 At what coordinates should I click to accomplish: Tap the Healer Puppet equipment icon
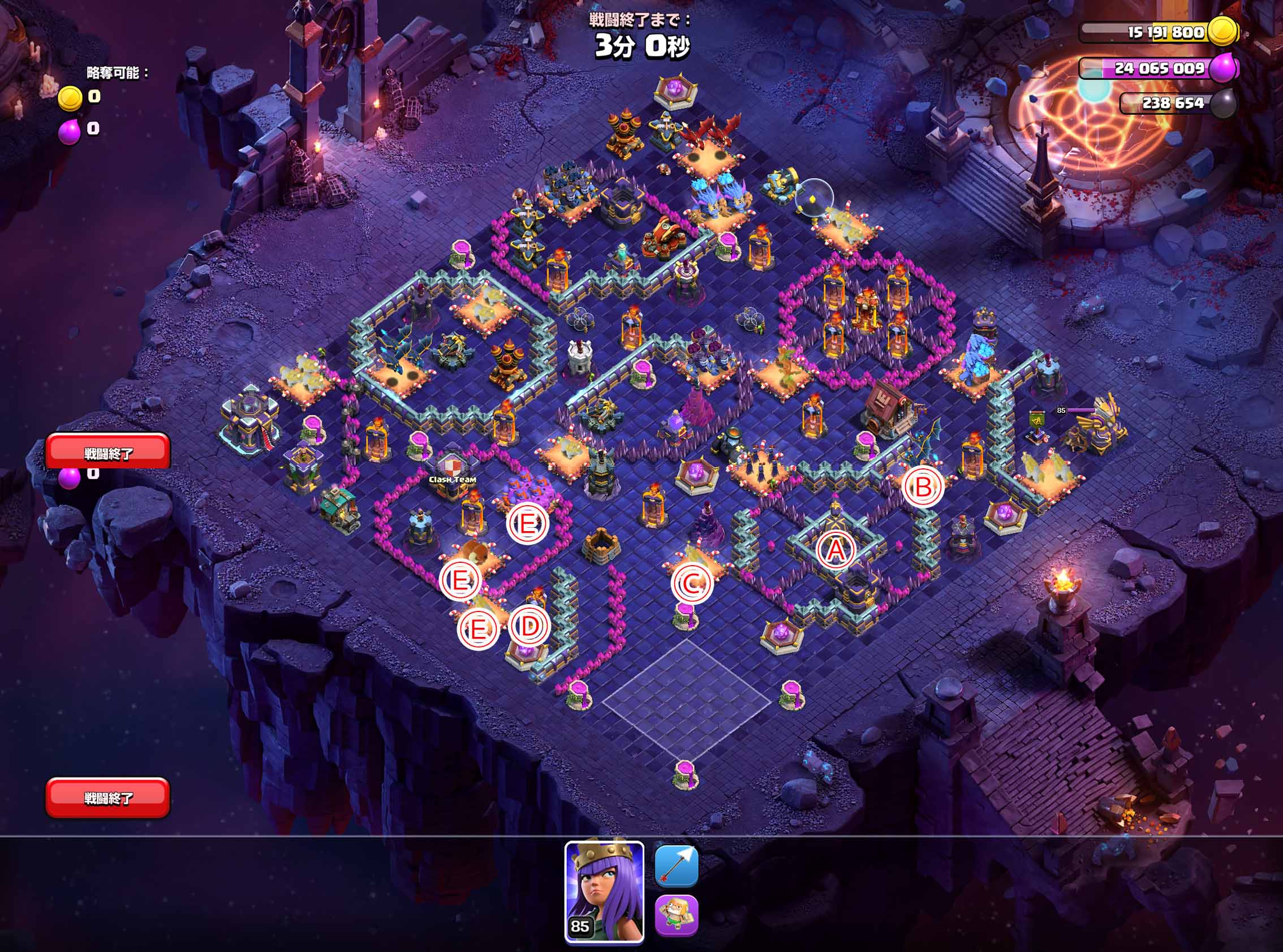tap(676, 916)
